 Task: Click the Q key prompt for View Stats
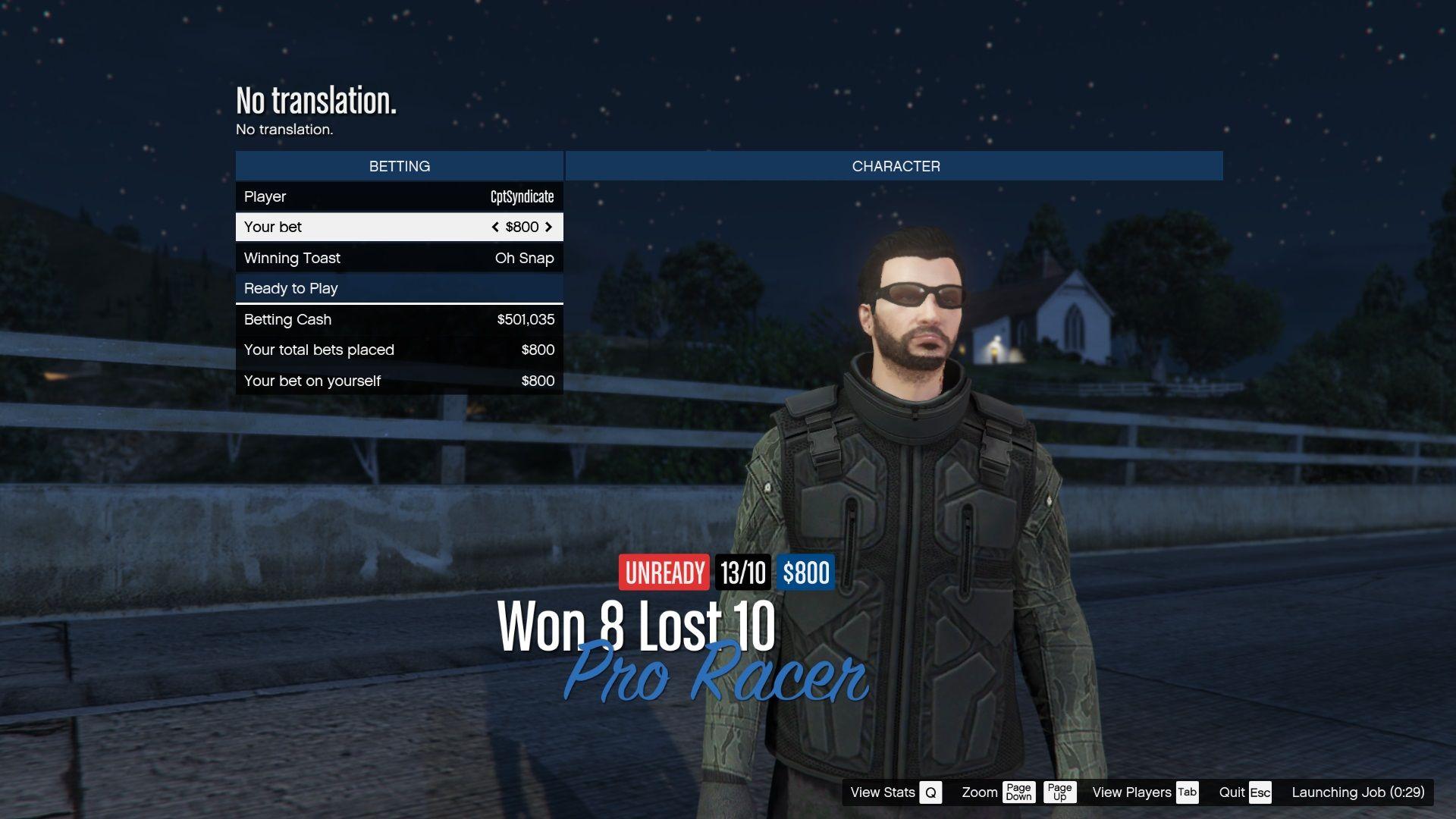(x=929, y=792)
